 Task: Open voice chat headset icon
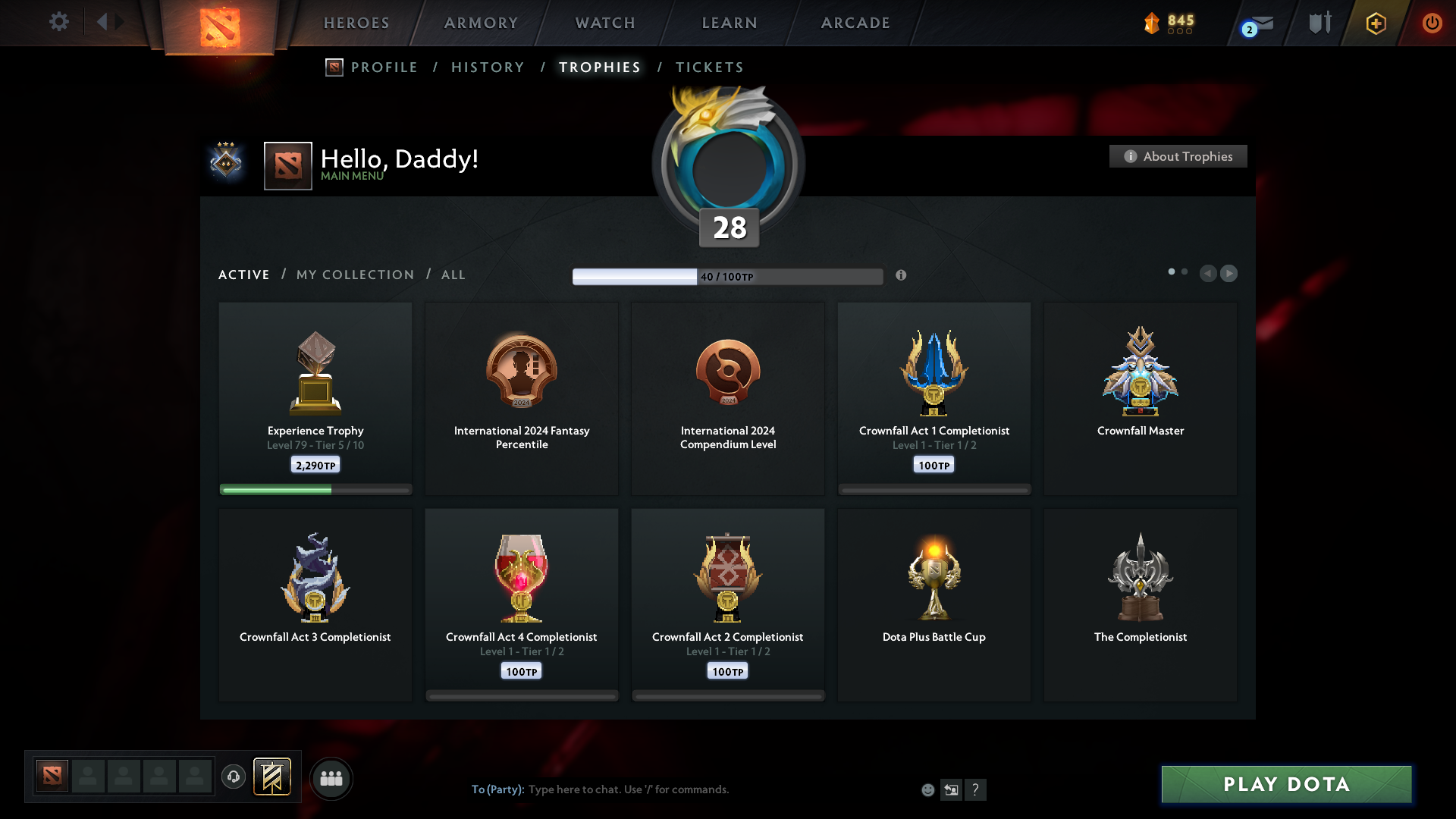pos(234,777)
